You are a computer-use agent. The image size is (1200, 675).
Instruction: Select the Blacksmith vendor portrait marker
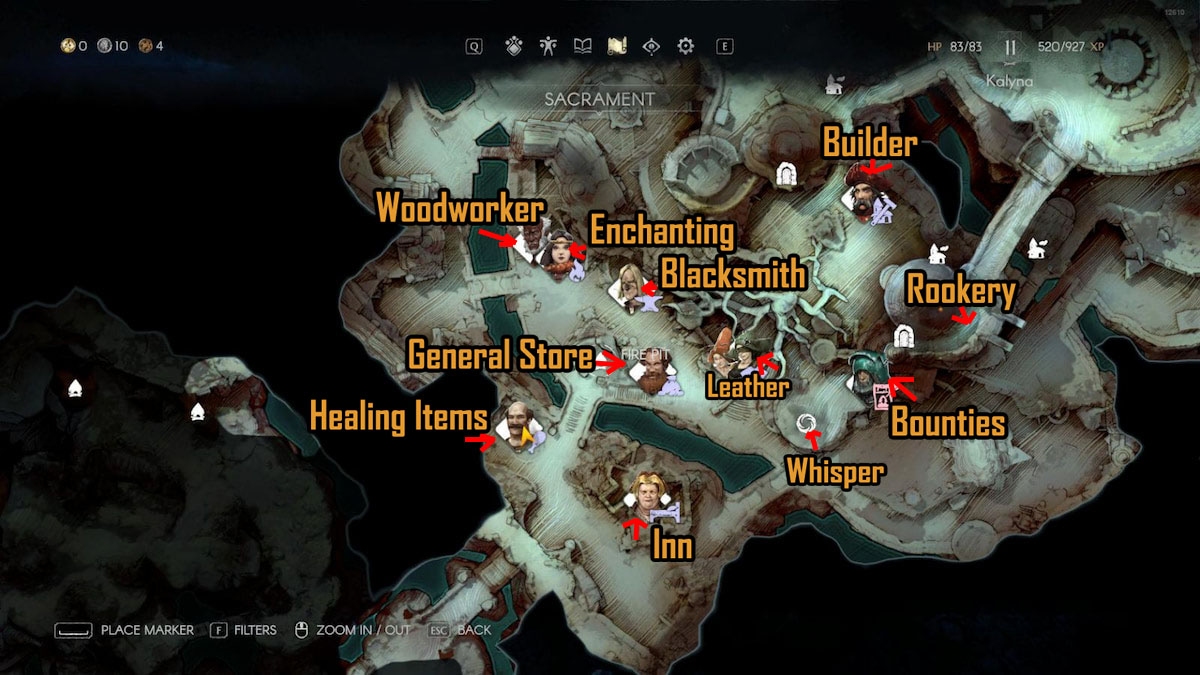pyautogui.click(x=630, y=283)
